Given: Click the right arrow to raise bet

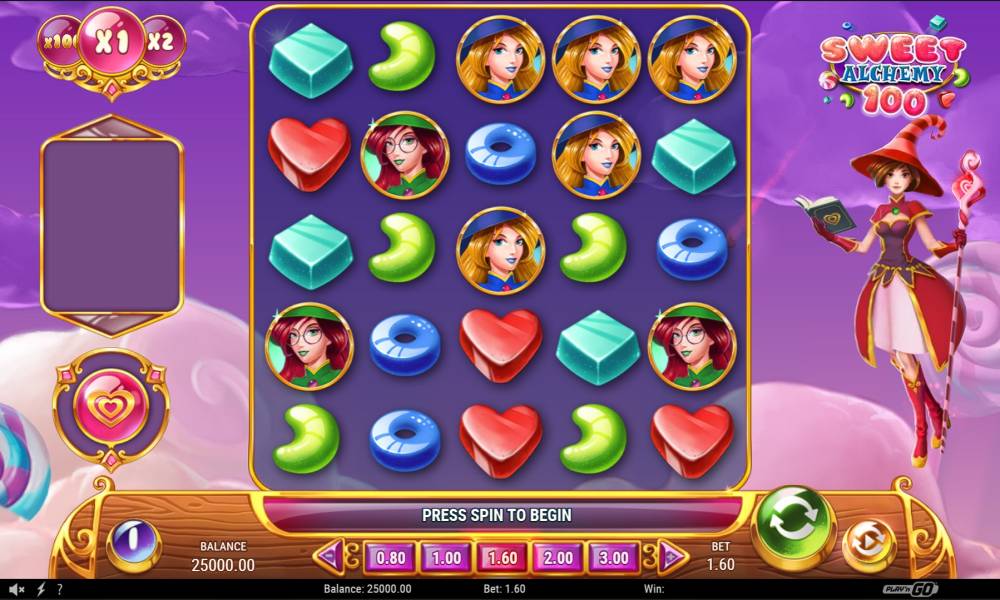Looking at the screenshot, I should pyautogui.click(x=672, y=555).
